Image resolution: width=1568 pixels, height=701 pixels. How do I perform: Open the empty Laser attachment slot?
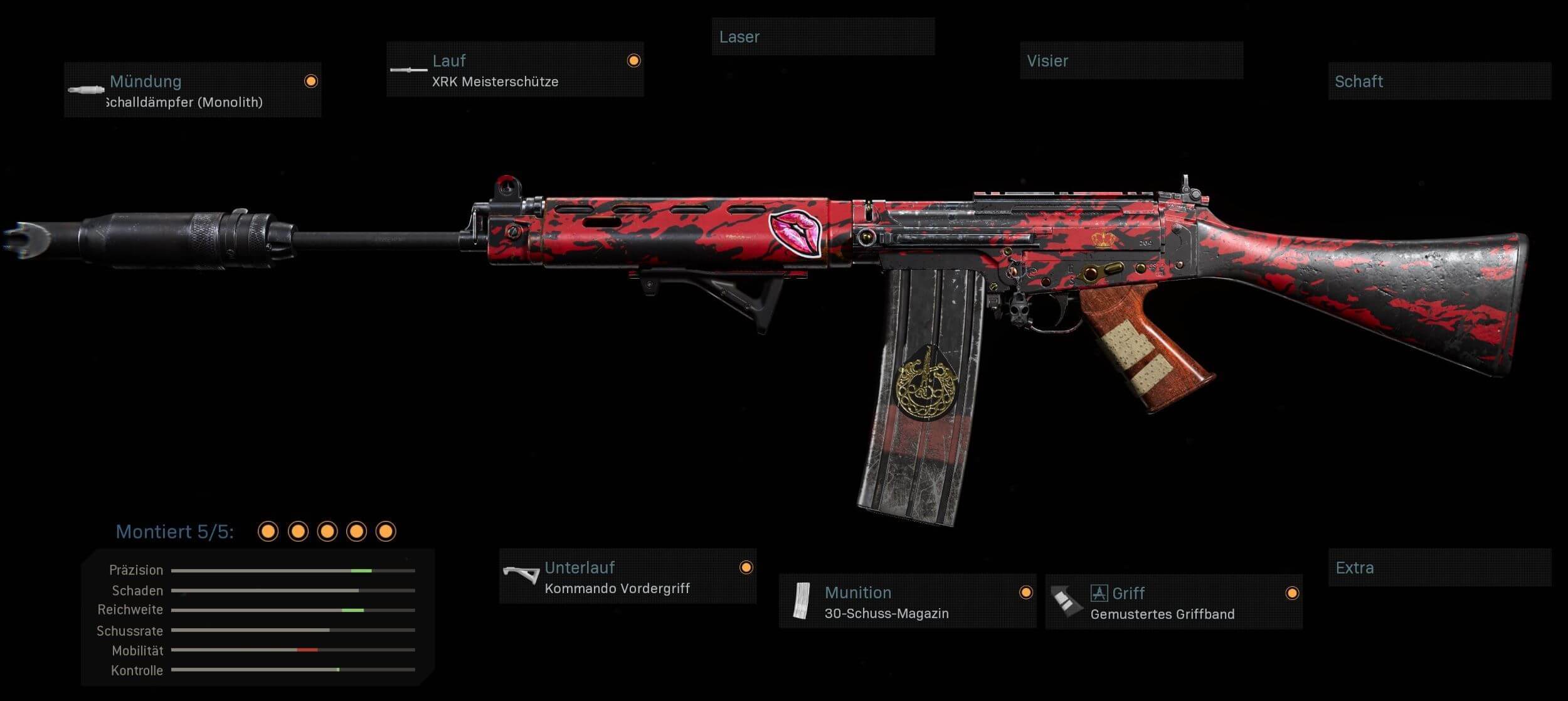823,36
